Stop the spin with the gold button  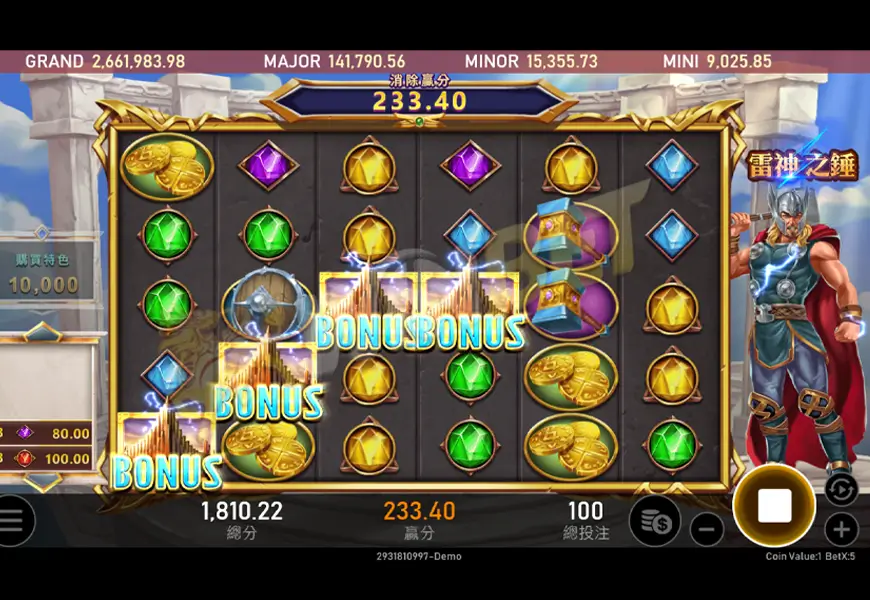[774, 505]
